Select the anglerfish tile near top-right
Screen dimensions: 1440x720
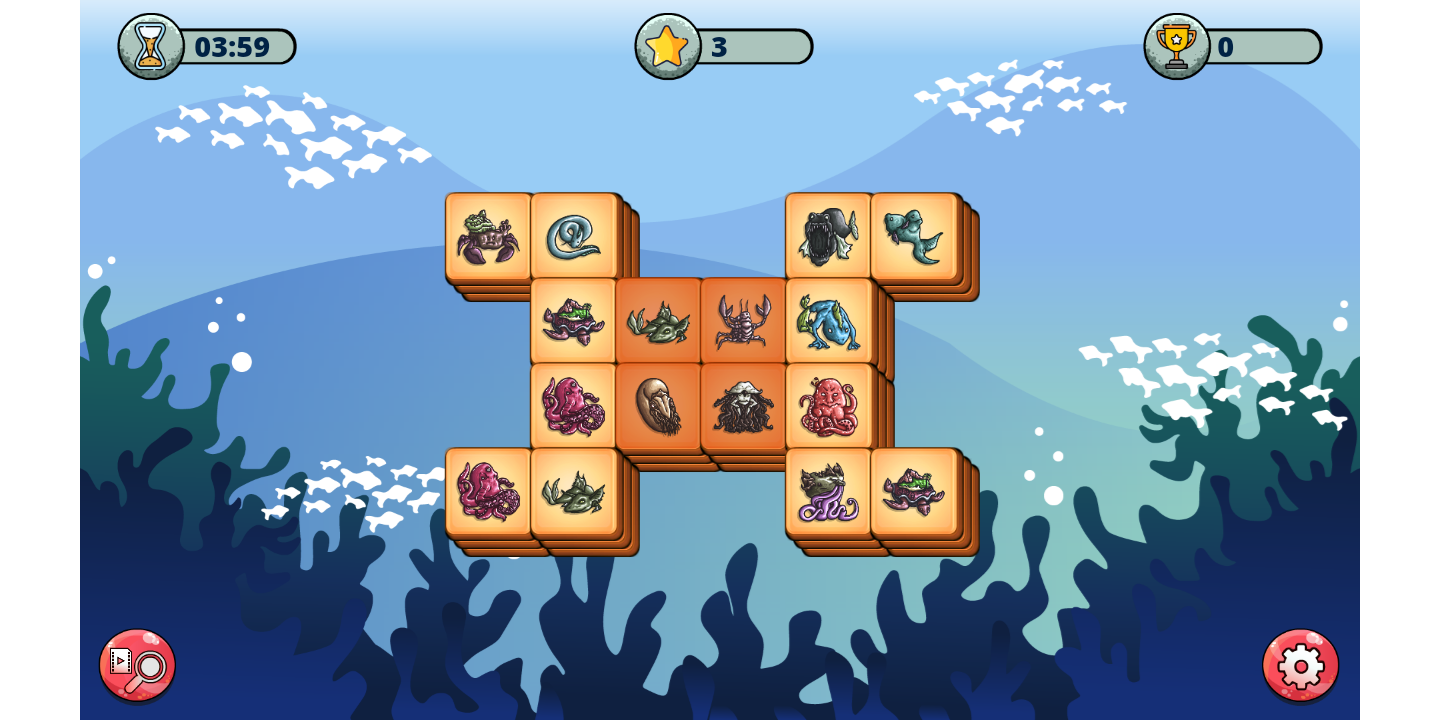(829, 234)
